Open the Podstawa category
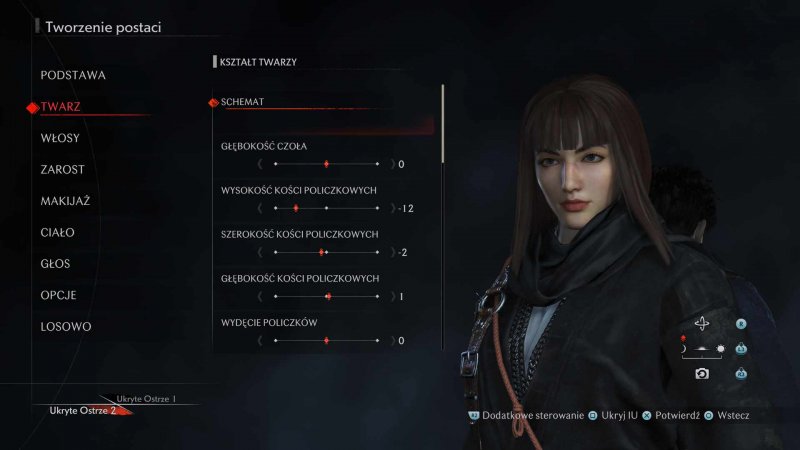Viewport: 800px width, 450px height. coord(73,75)
